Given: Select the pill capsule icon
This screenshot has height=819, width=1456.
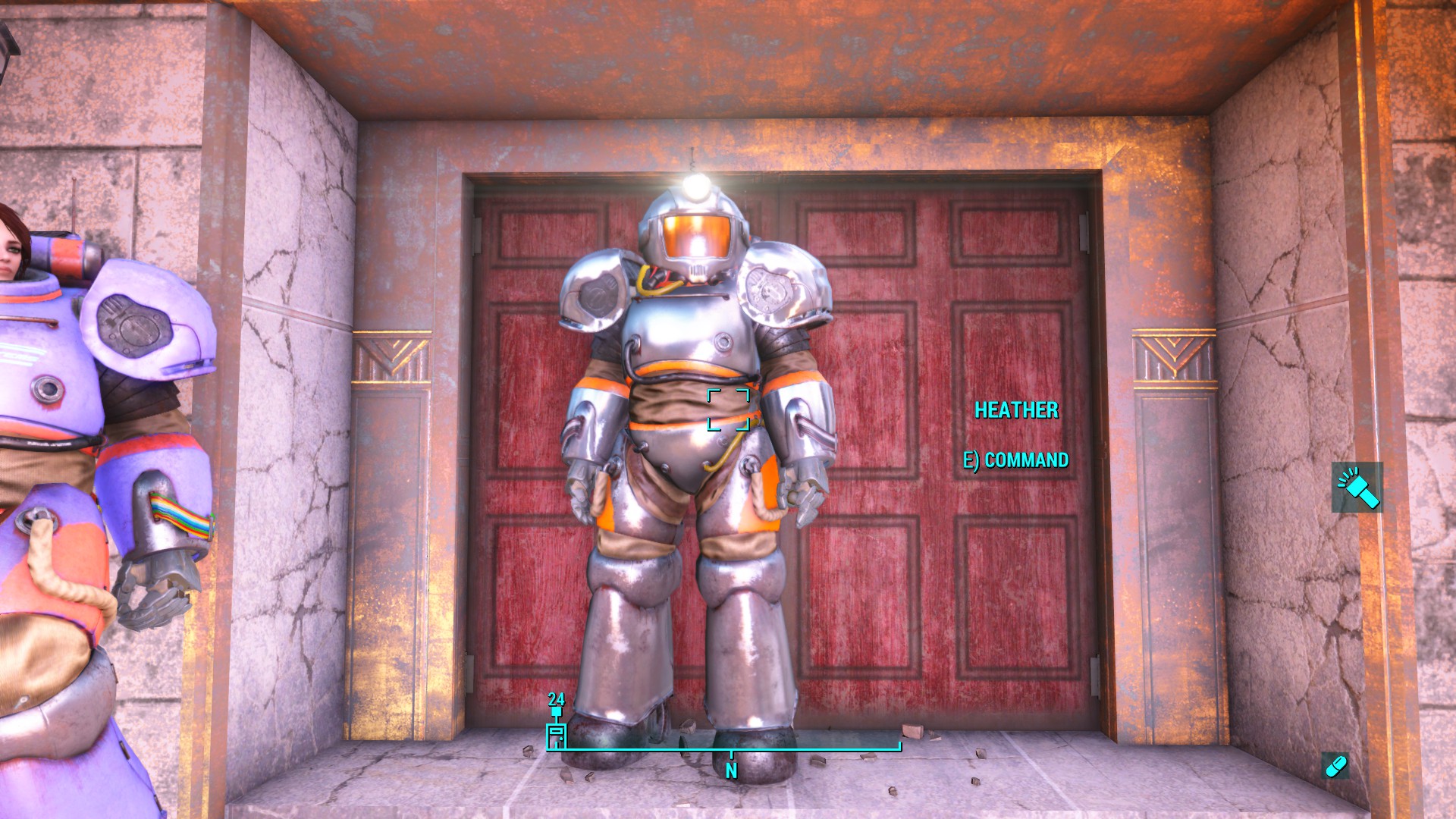Looking at the screenshot, I should tap(1335, 766).
